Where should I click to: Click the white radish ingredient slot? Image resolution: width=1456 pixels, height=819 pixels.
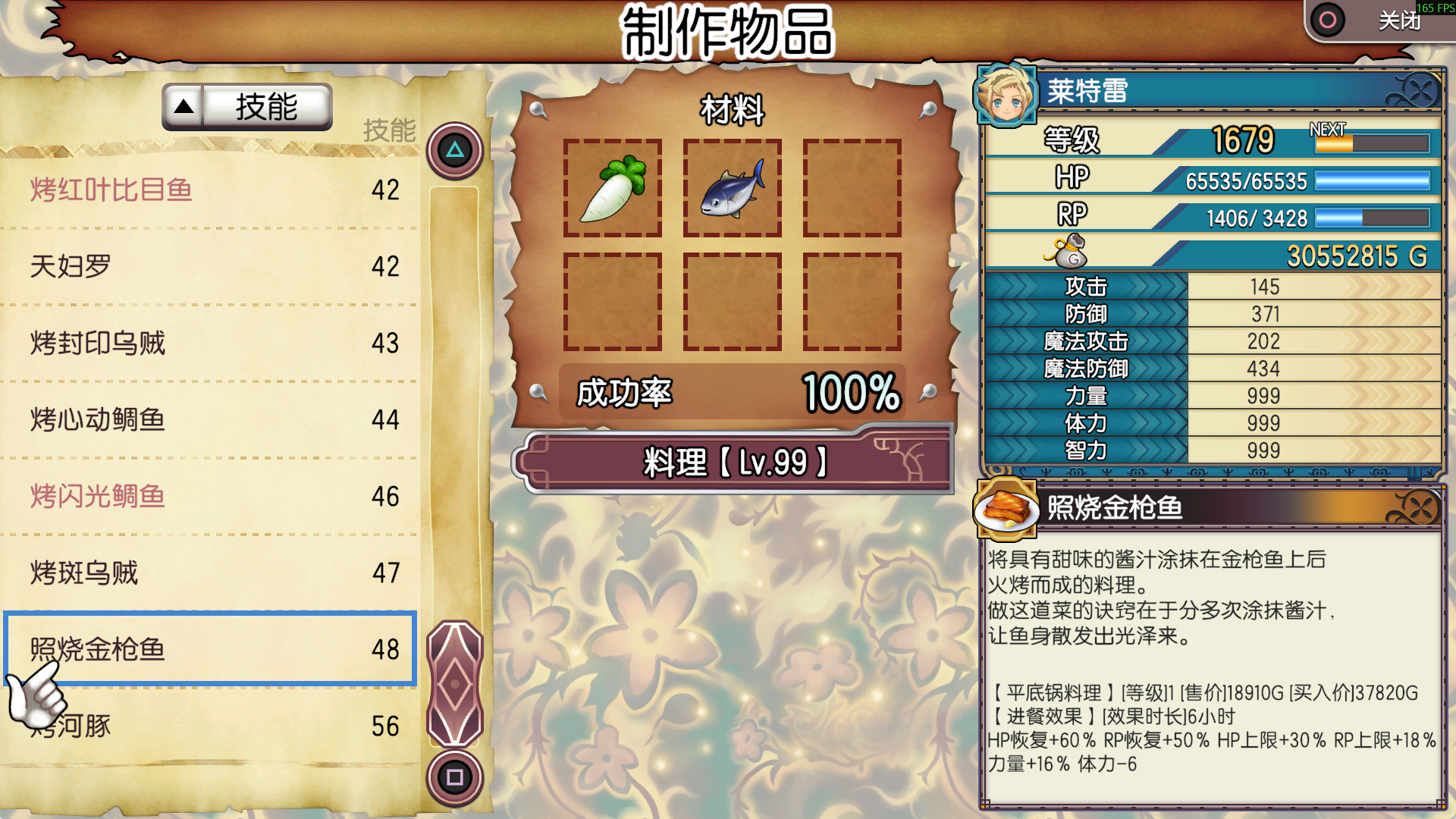[x=612, y=188]
